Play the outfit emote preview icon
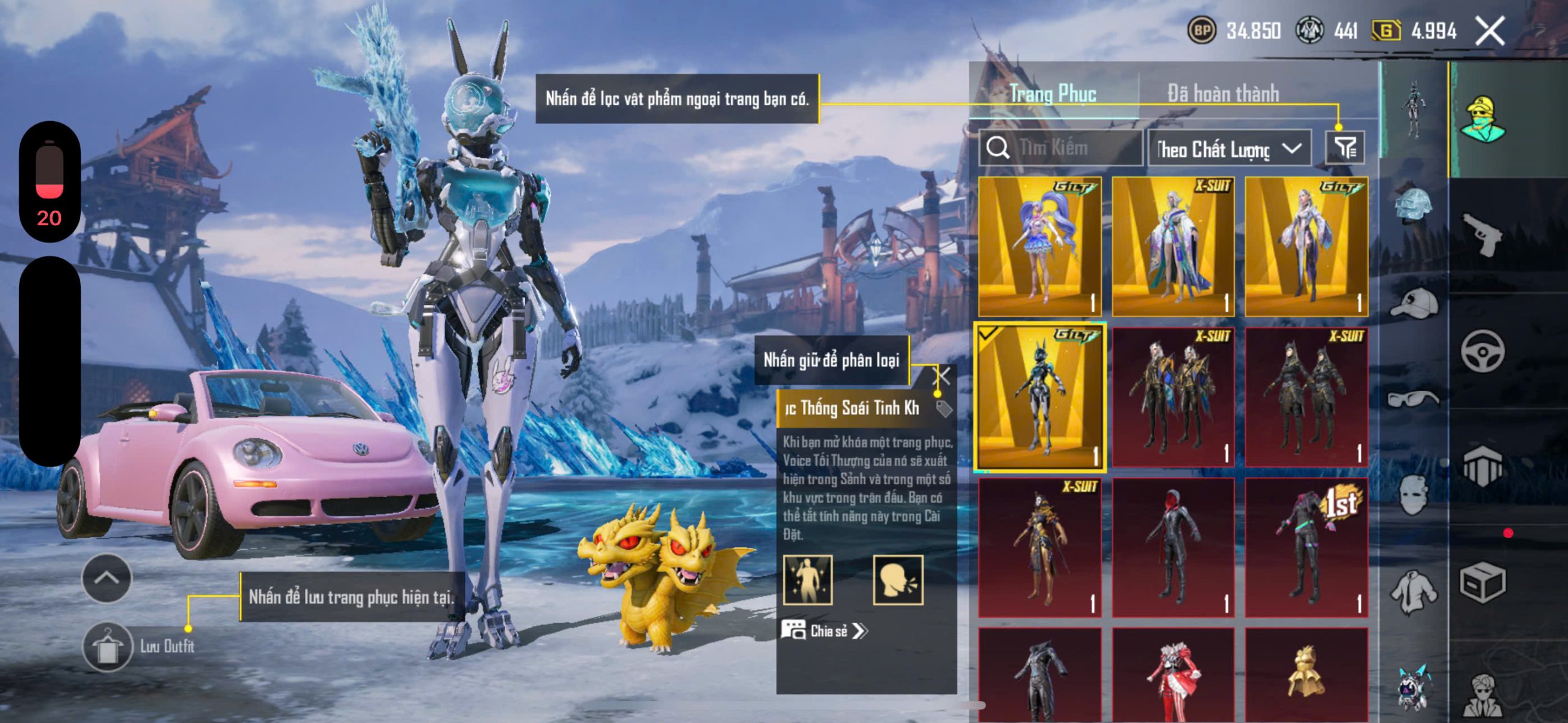Viewport: 1568px width, 723px height. coord(808,580)
